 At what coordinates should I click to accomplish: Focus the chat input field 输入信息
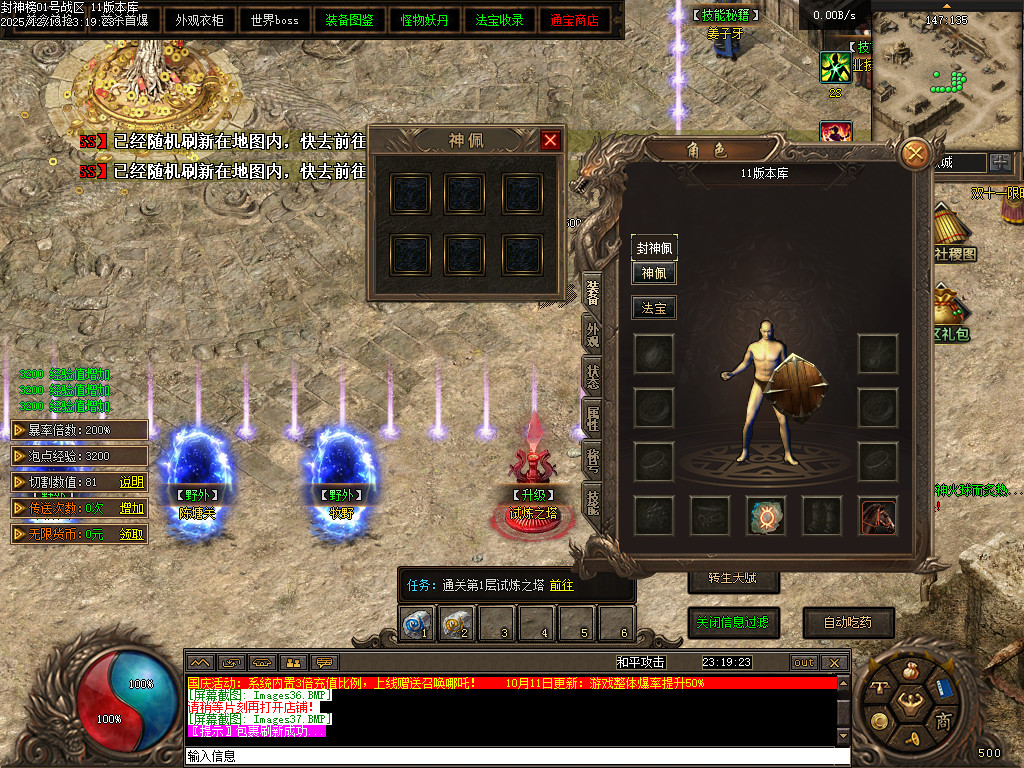pos(515,757)
